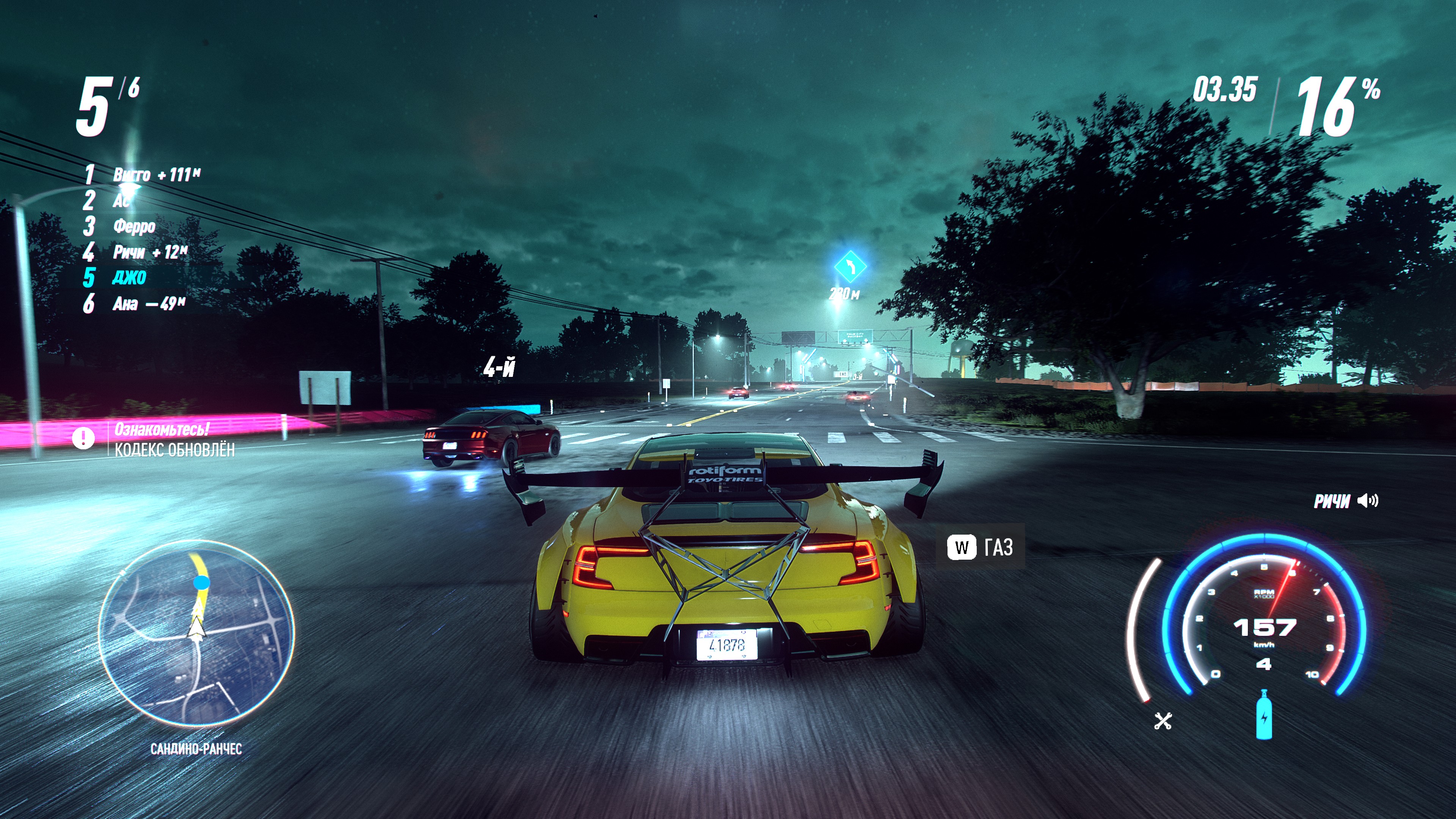Activate the nitrous bottle icon
This screenshot has height=819, width=1456.
1264,715
